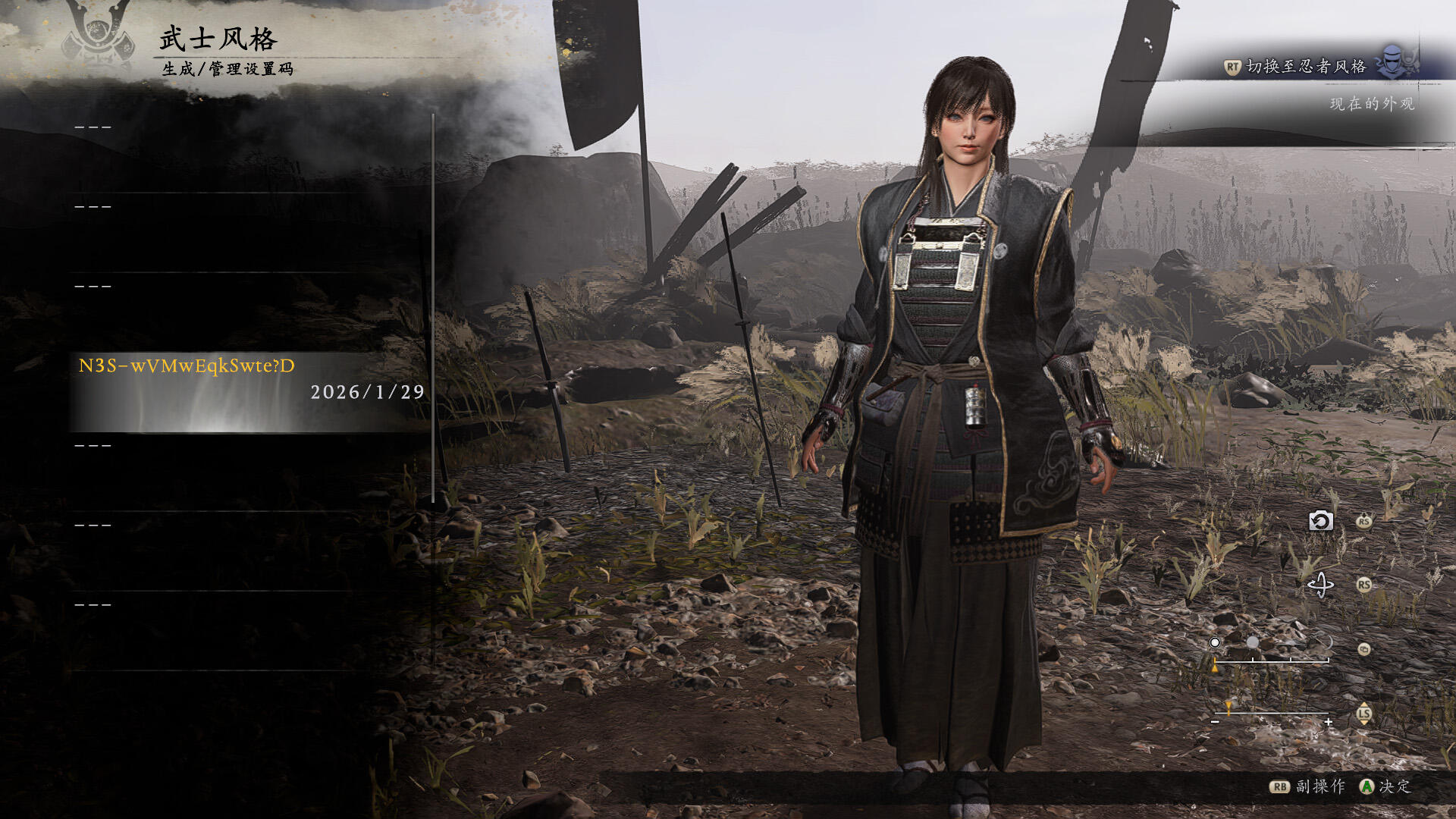Viewport: 1456px width, 819px height.
Task: Click the time-of-day lighting slider
Action: click(x=1271, y=661)
